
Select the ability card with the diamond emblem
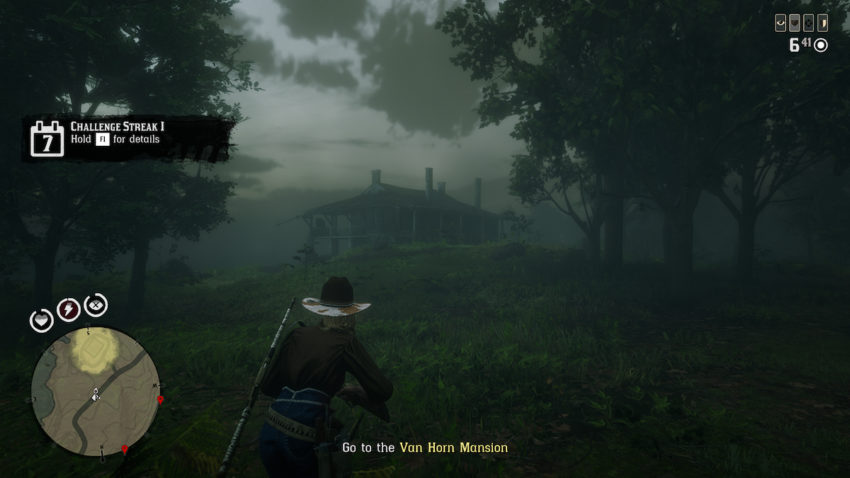809,23
